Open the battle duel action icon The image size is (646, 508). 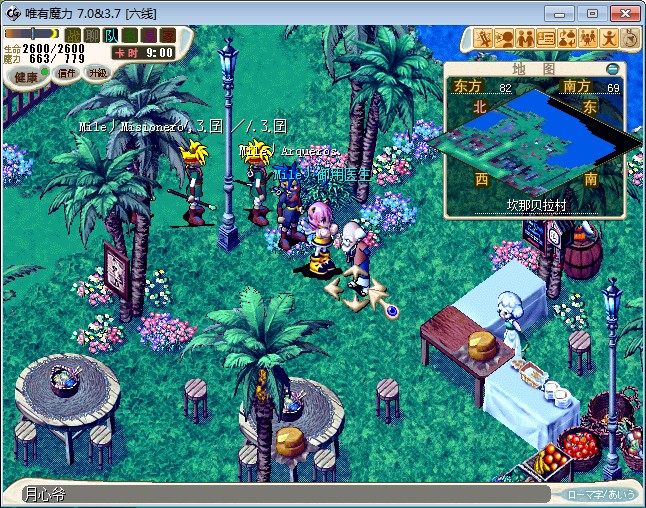pyautogui.click(x=483, y=38)
